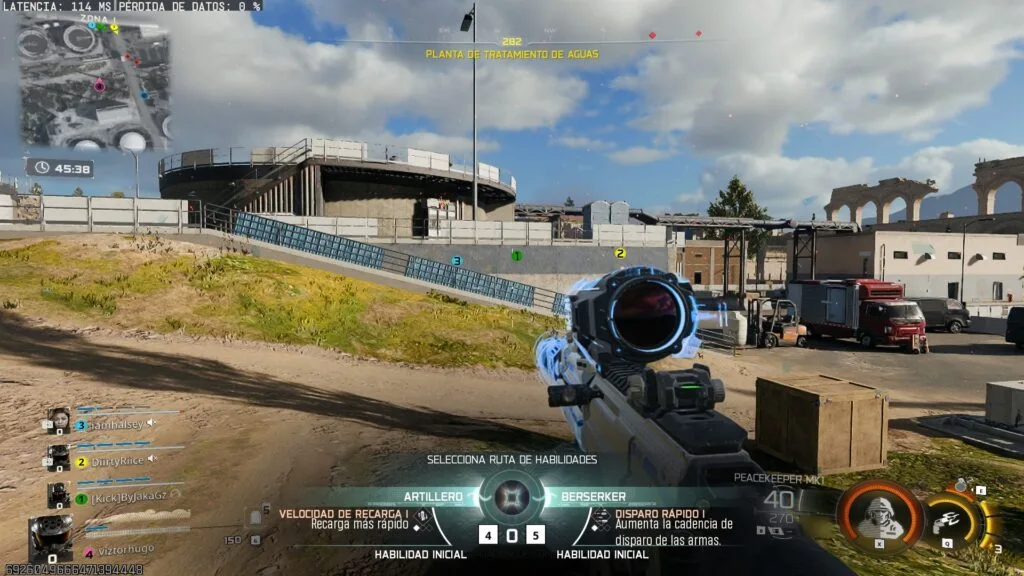Use the grenade equipment icon
1024x576 pixels.
(962, 486)
